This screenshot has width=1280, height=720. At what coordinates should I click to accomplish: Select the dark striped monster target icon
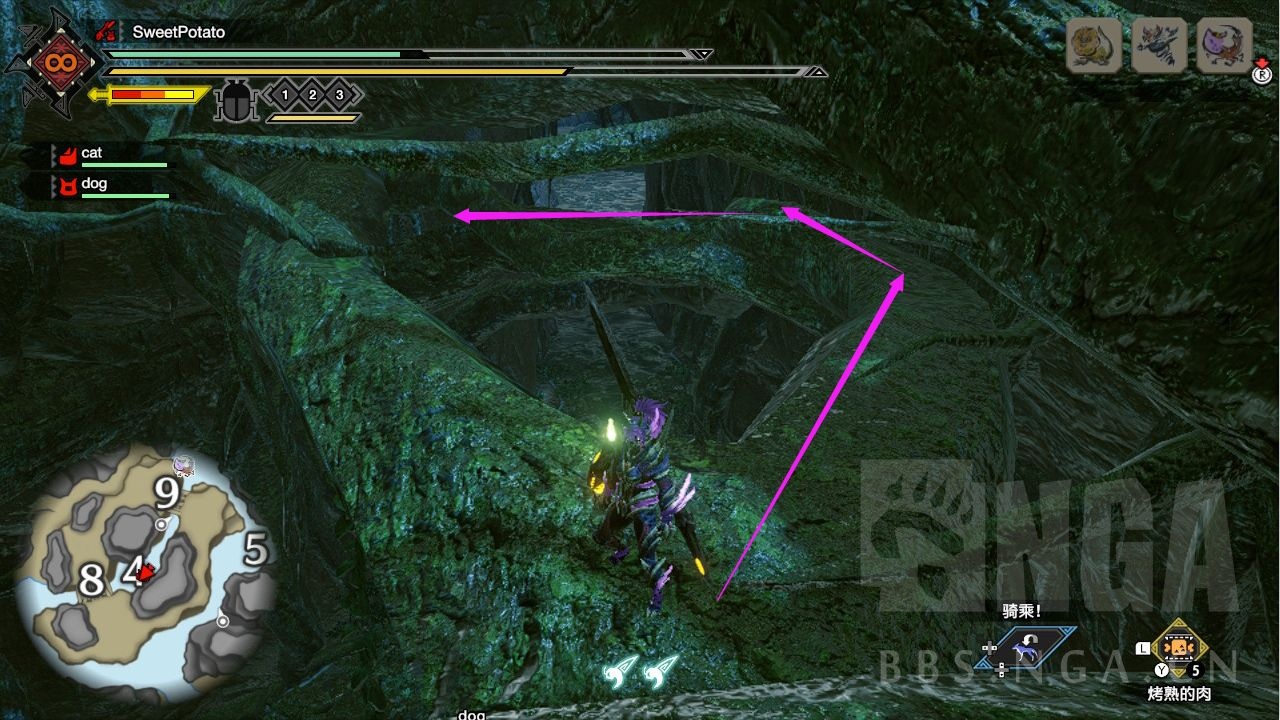1159,45
